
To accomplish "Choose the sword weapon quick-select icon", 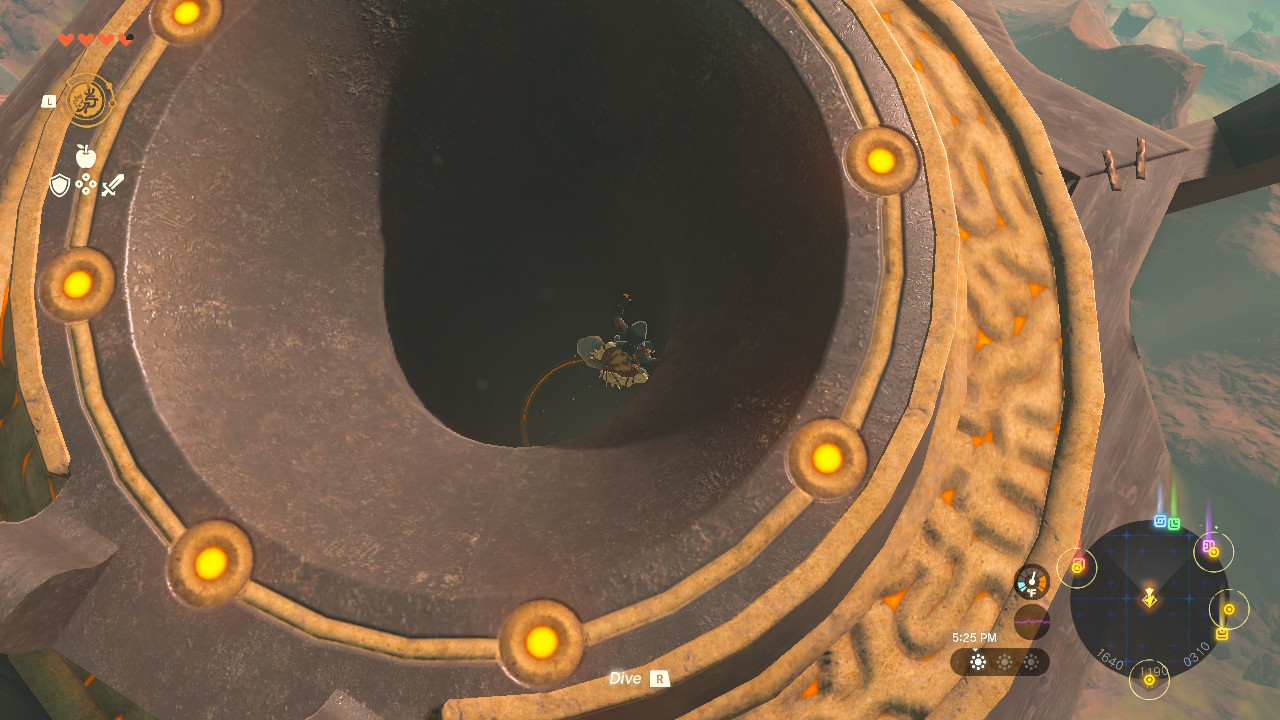I will [113, 185].
